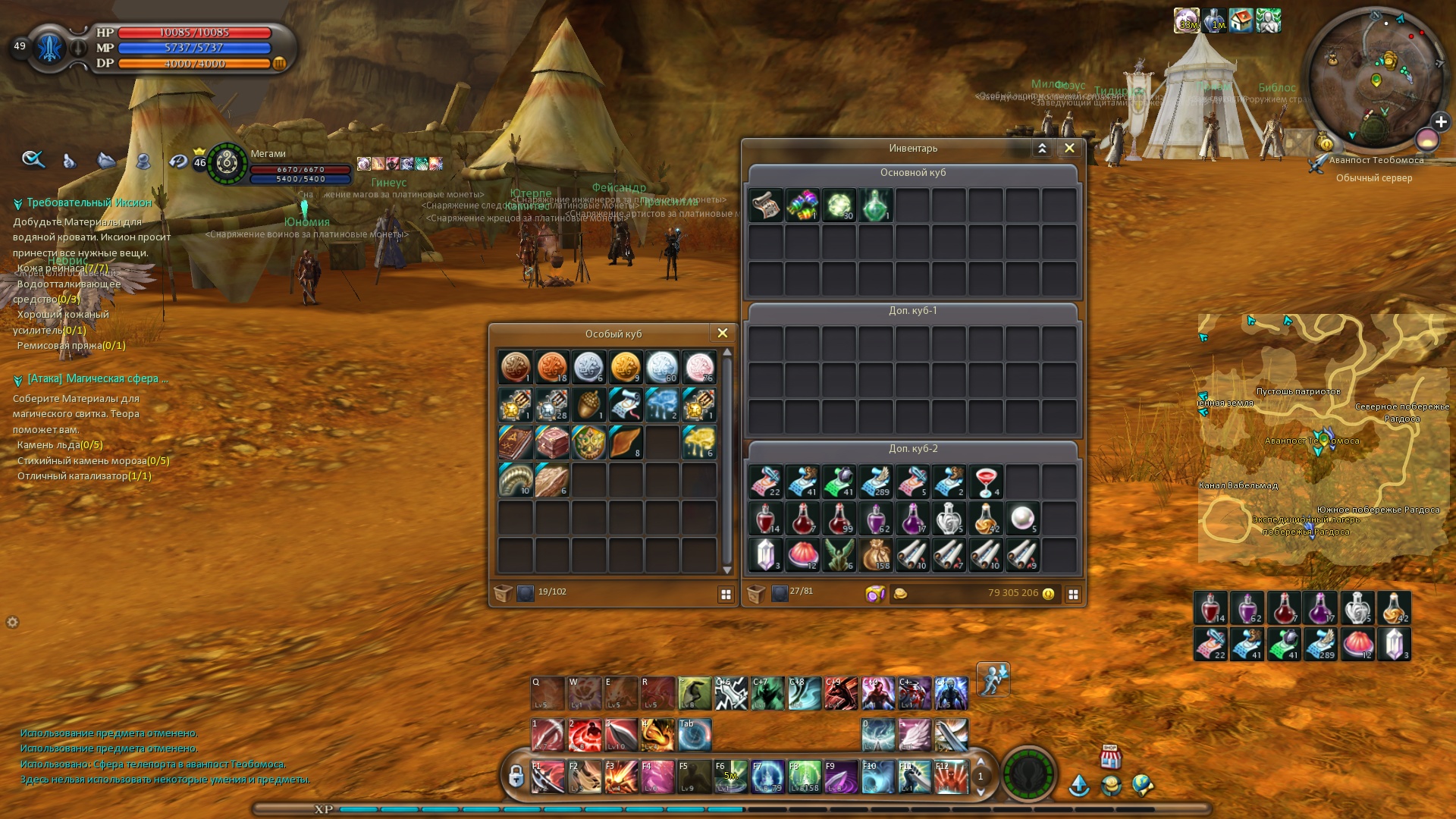The width and height of the screenshot is (1456, 819).
Task: Expand the Требовательный Иксион quest tracker entry
Action: (17, 204)
